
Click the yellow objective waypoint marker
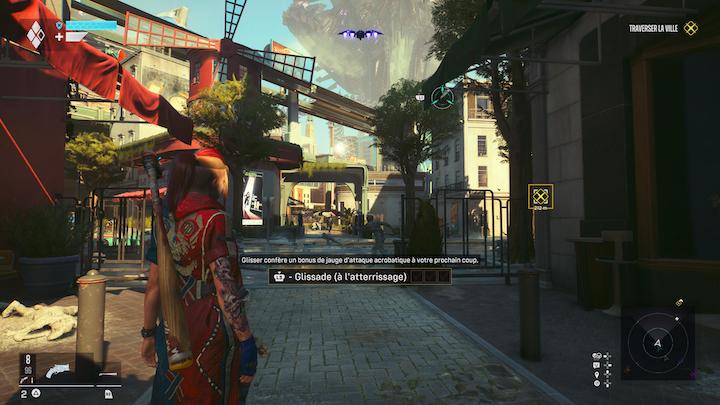coord(541,196)
